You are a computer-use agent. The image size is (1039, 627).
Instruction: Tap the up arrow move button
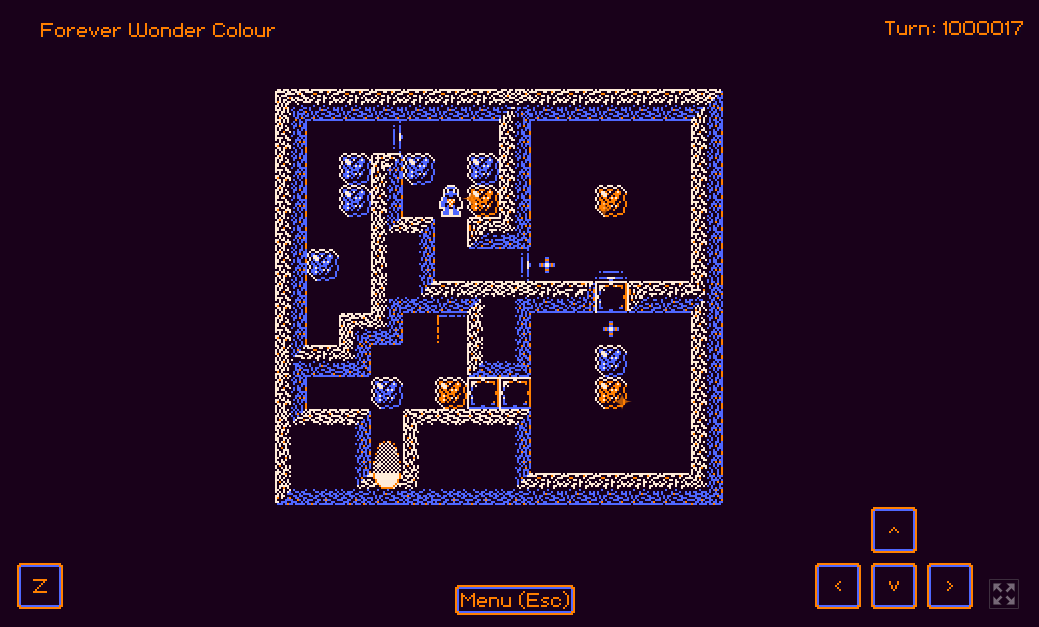[894, 530]
